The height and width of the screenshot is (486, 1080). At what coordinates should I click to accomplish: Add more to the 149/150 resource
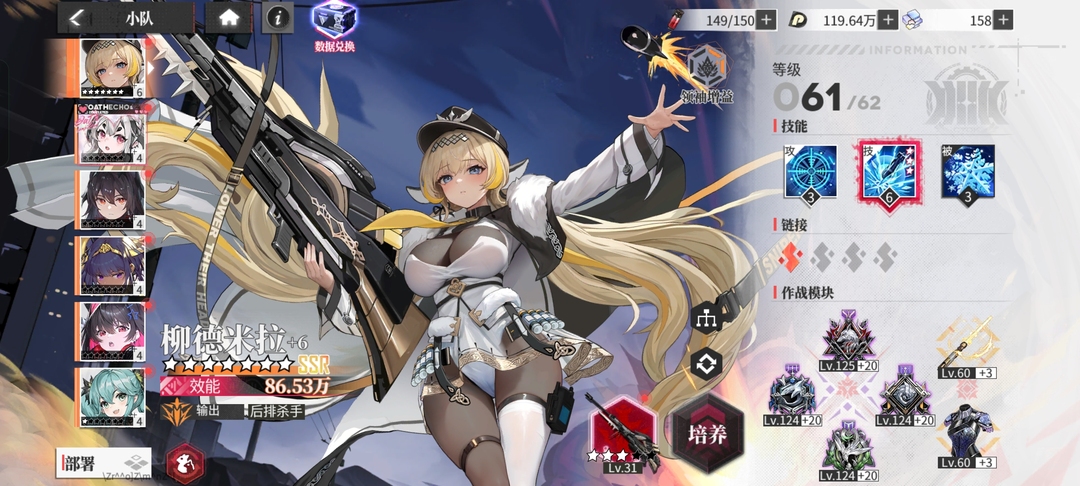pyautogui.click(x=766, y=19)
